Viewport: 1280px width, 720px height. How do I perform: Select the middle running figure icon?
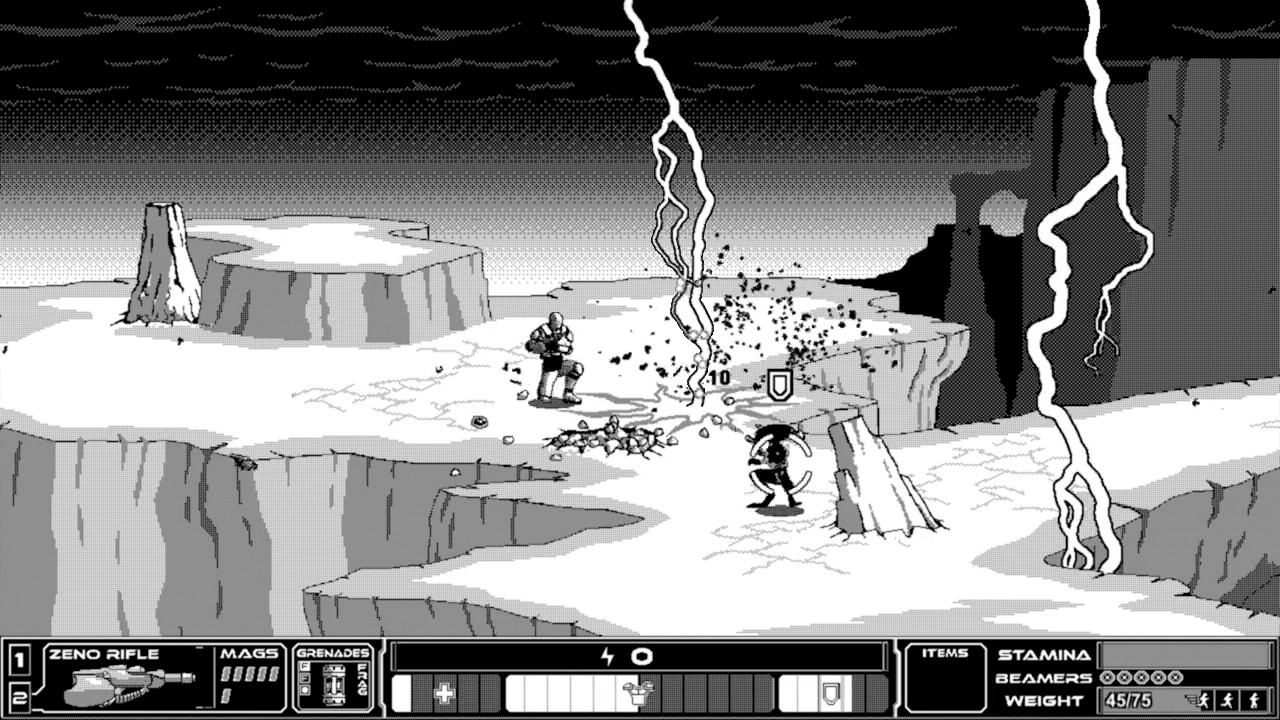point(1227,699)
